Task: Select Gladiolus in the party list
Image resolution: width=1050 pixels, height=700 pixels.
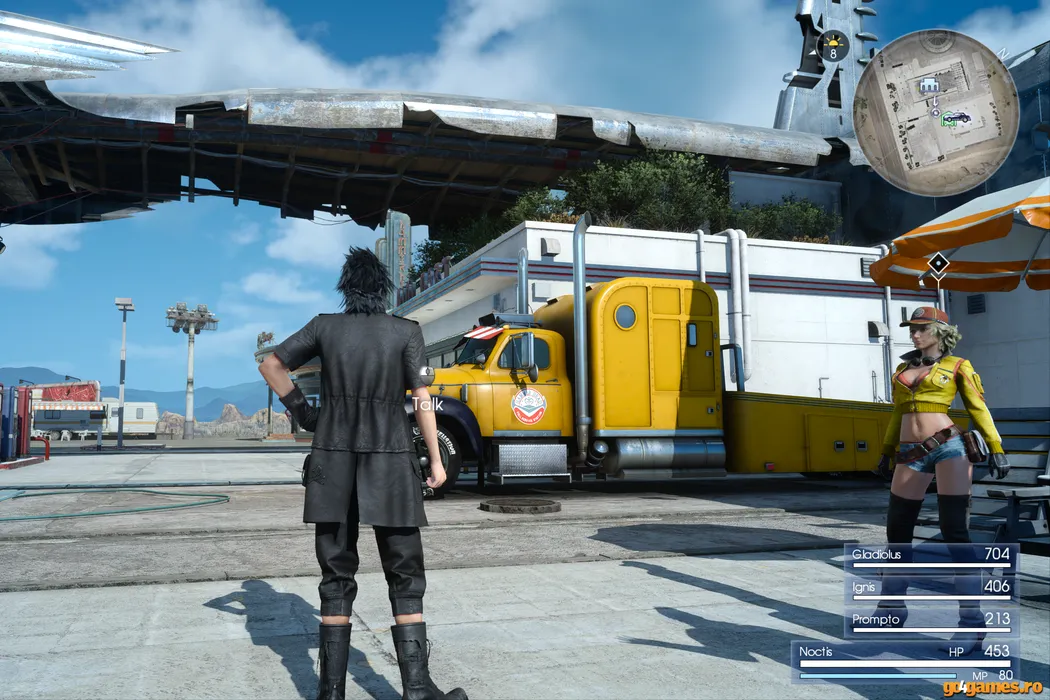Action: (x=931, y=555)
